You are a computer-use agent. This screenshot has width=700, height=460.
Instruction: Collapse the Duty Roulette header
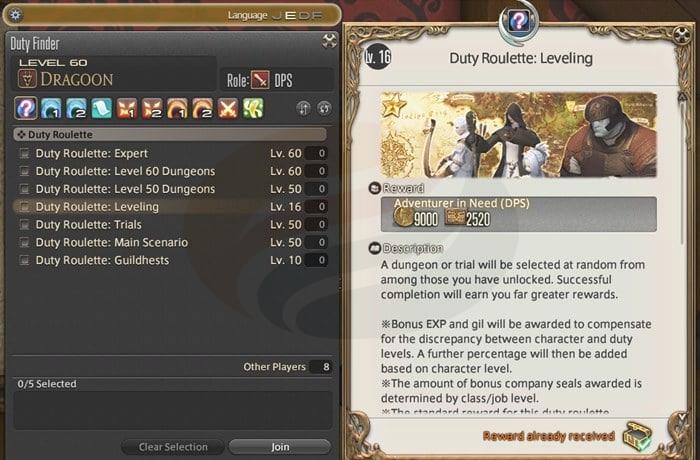[20, 133]
